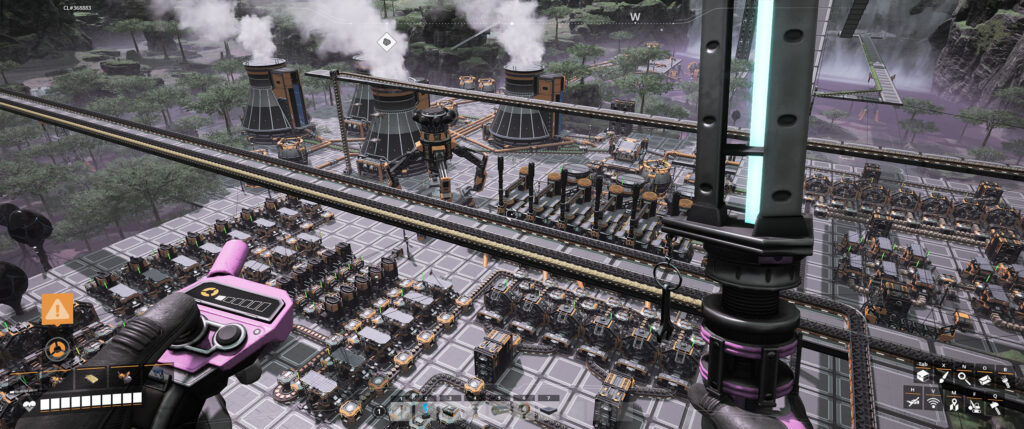This screenshot has height=429, width=1024.
Task: Click the circular radiation indicator icon
Action: [x=57, y=350]
